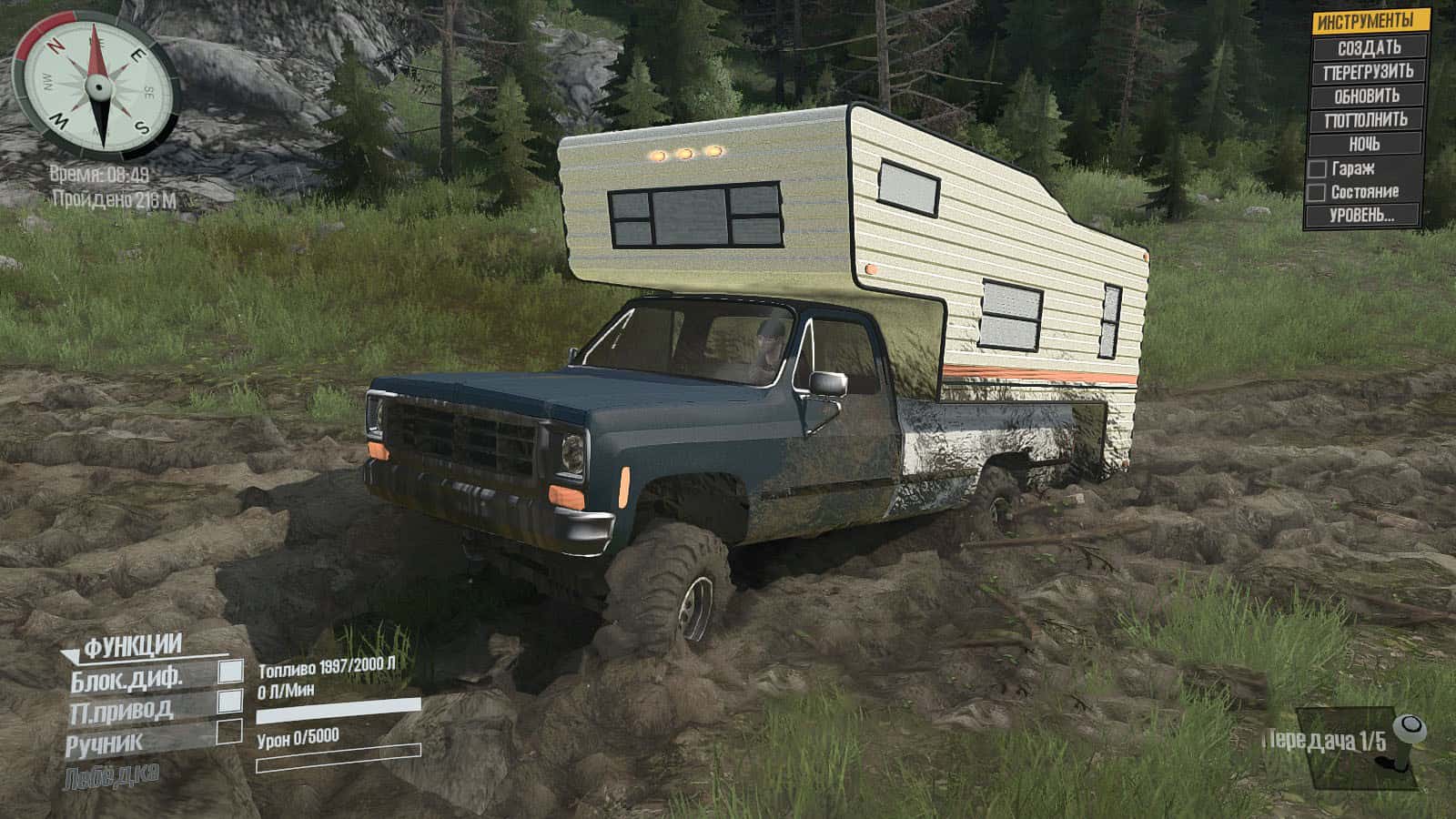The image size is (1456, 819).
Task: Choose ПЕРЕГРУЗИТЬ in the tools menu
Action: [x=1367, y=71]
